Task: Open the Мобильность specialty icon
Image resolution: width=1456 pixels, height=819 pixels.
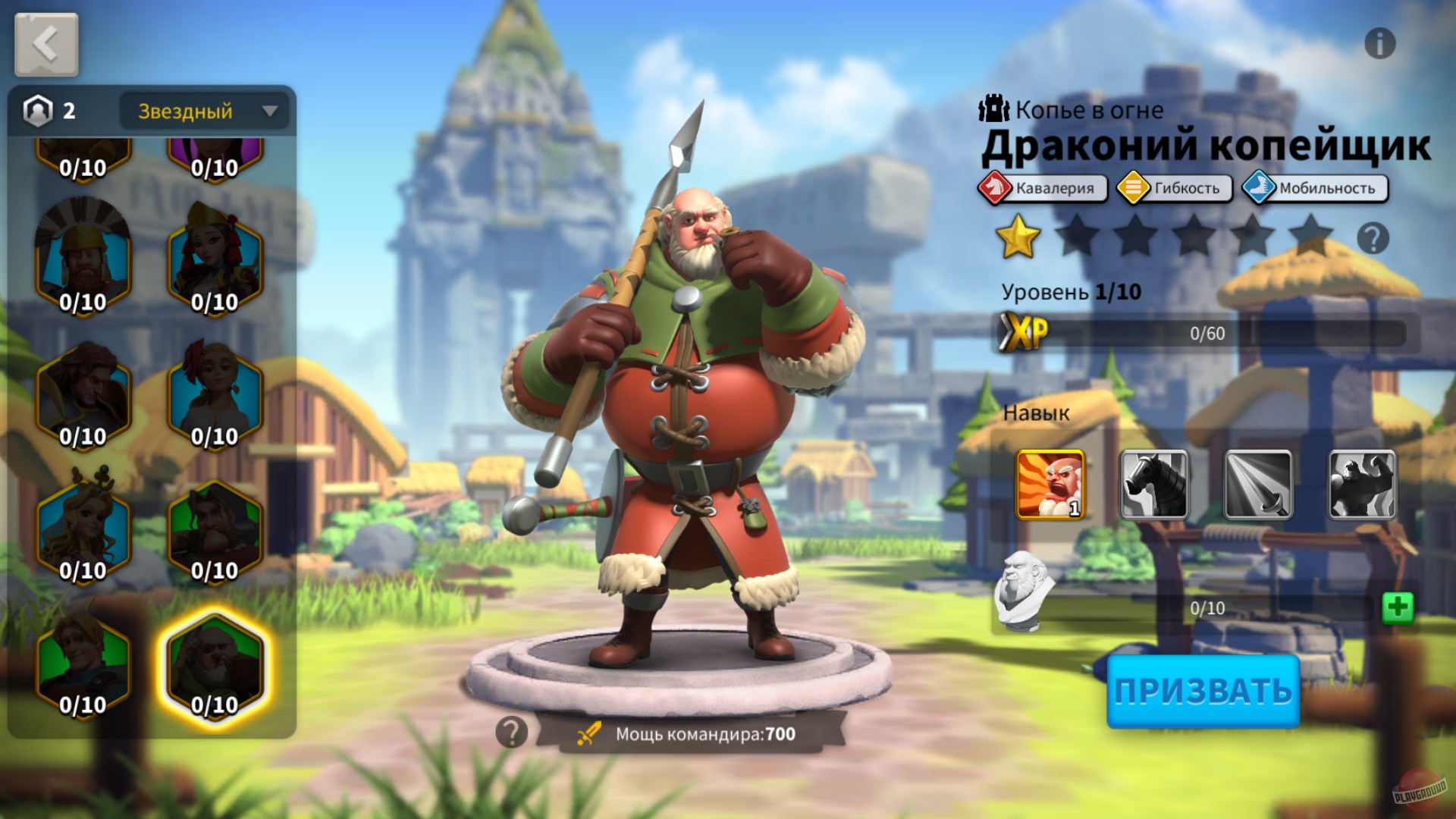Action: coord(1310,188)
